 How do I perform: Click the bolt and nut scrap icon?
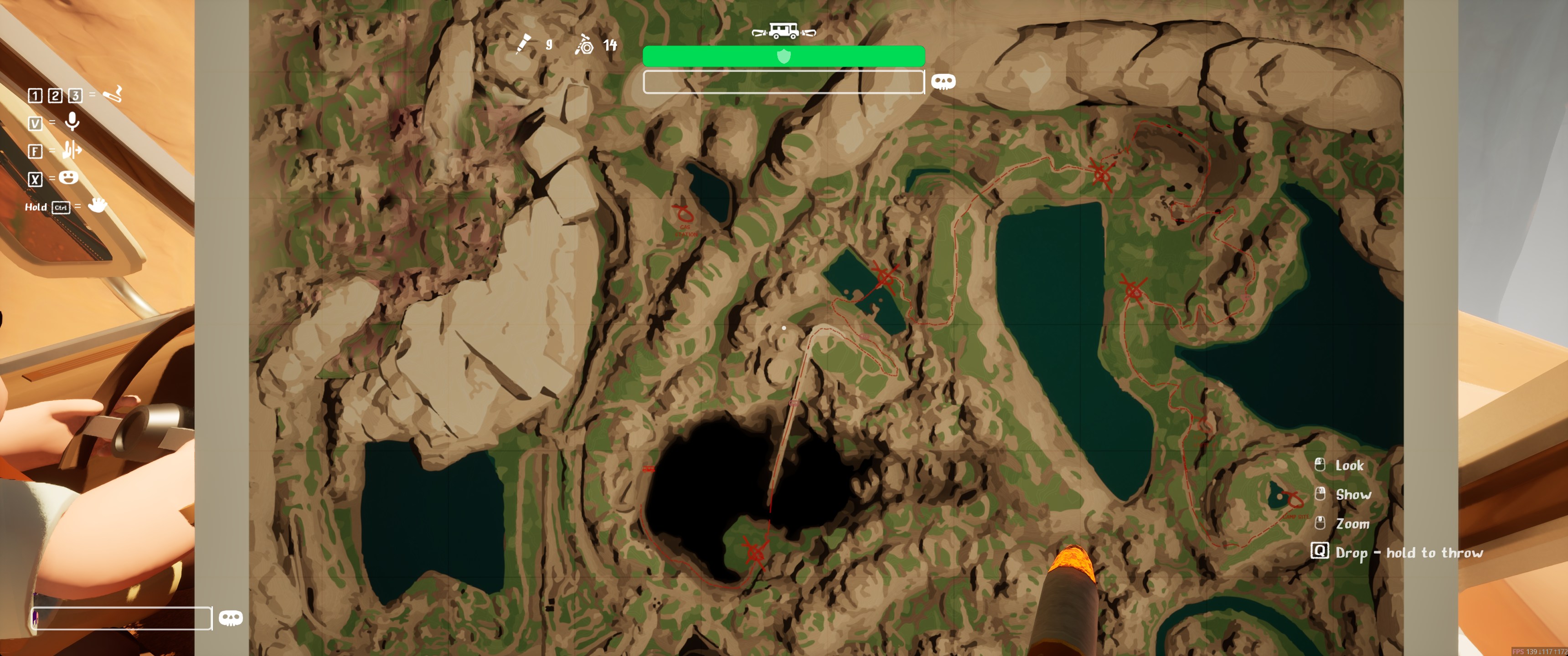click(x=584, y=45)
